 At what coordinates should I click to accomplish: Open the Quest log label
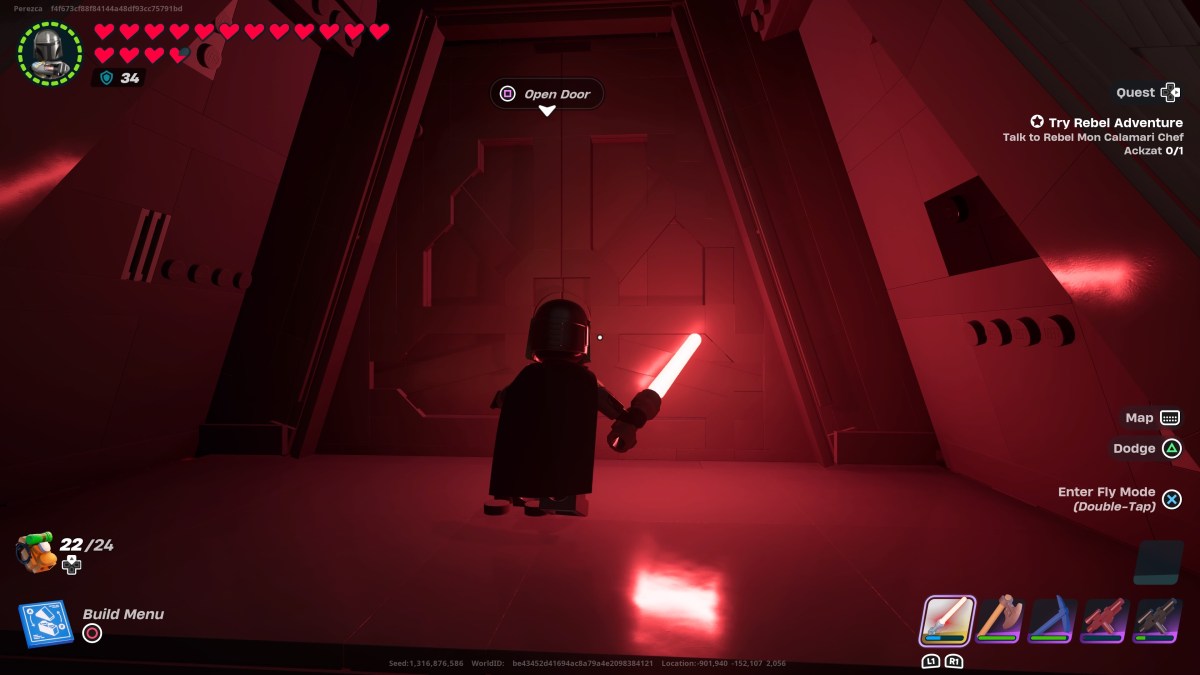pos(1136,92)
